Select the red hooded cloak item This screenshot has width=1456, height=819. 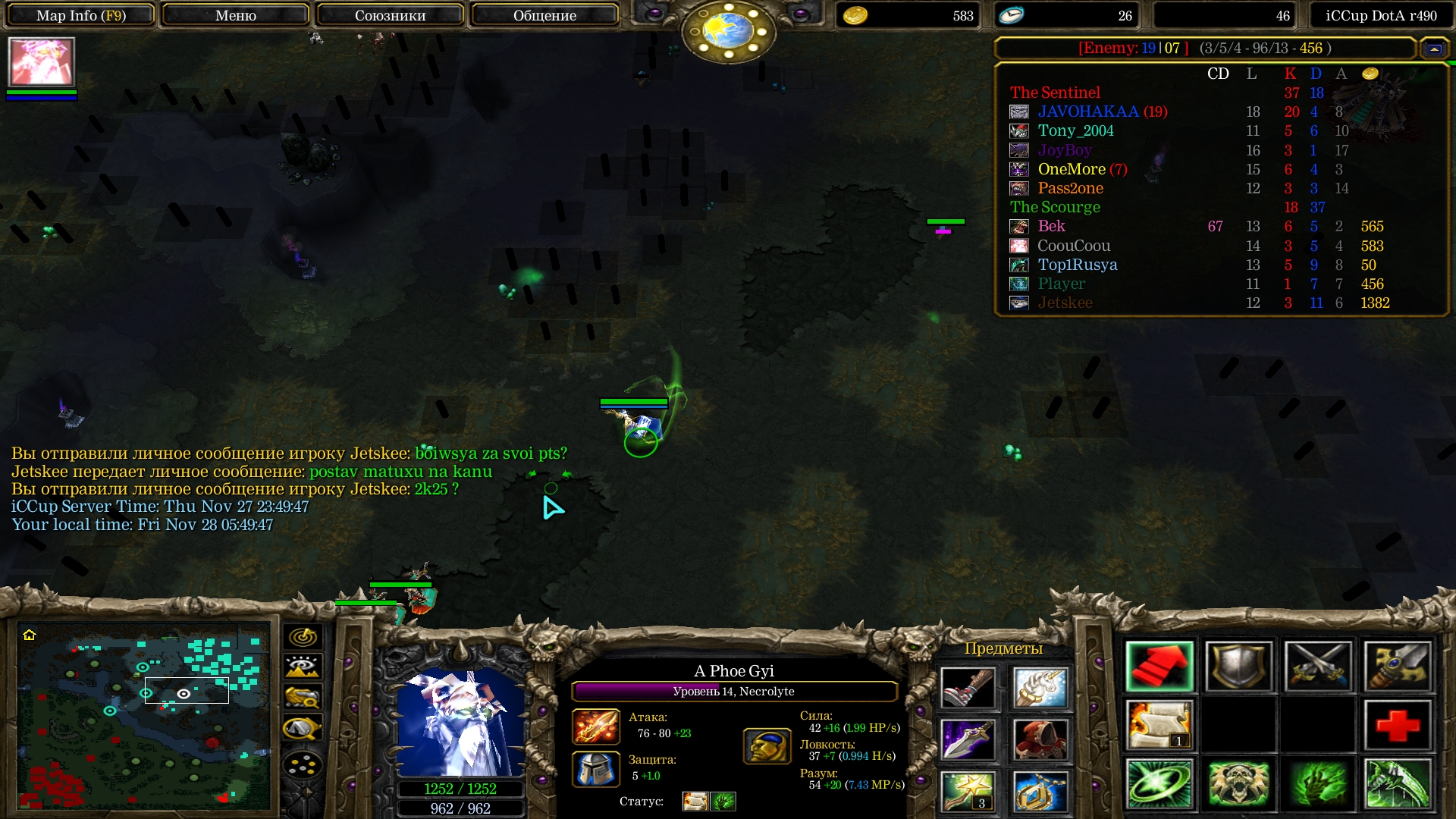1040,739
